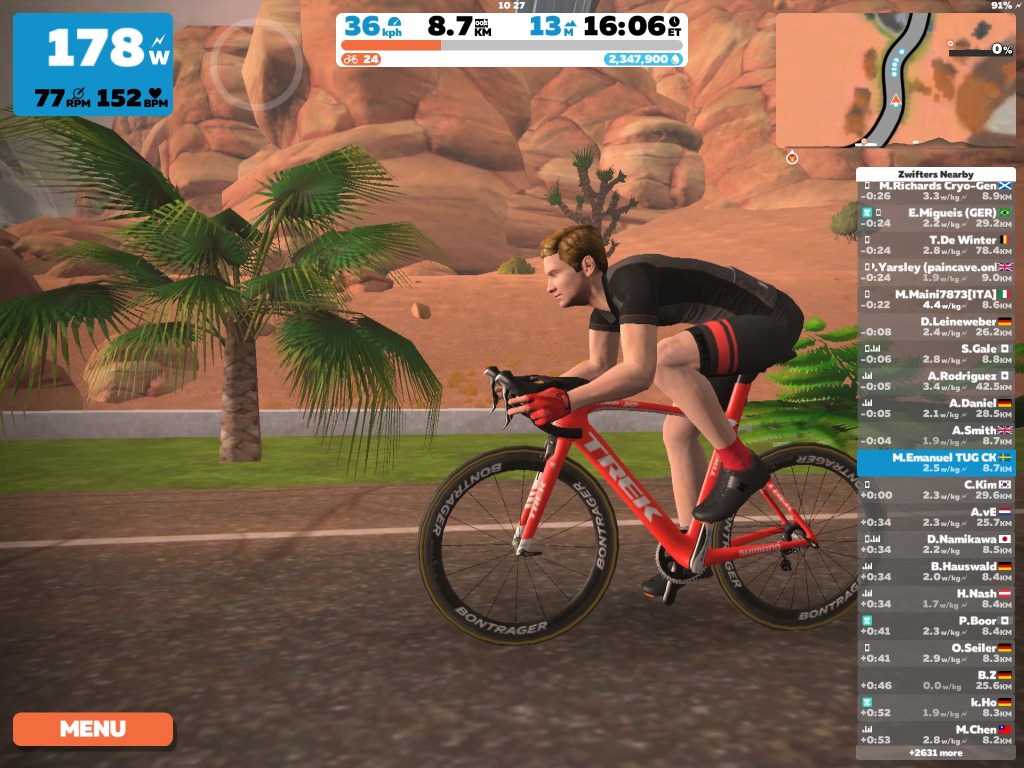Select T.De Winter in the rider list
Viewport: 1024px width, 768px height.
(935, 245)
